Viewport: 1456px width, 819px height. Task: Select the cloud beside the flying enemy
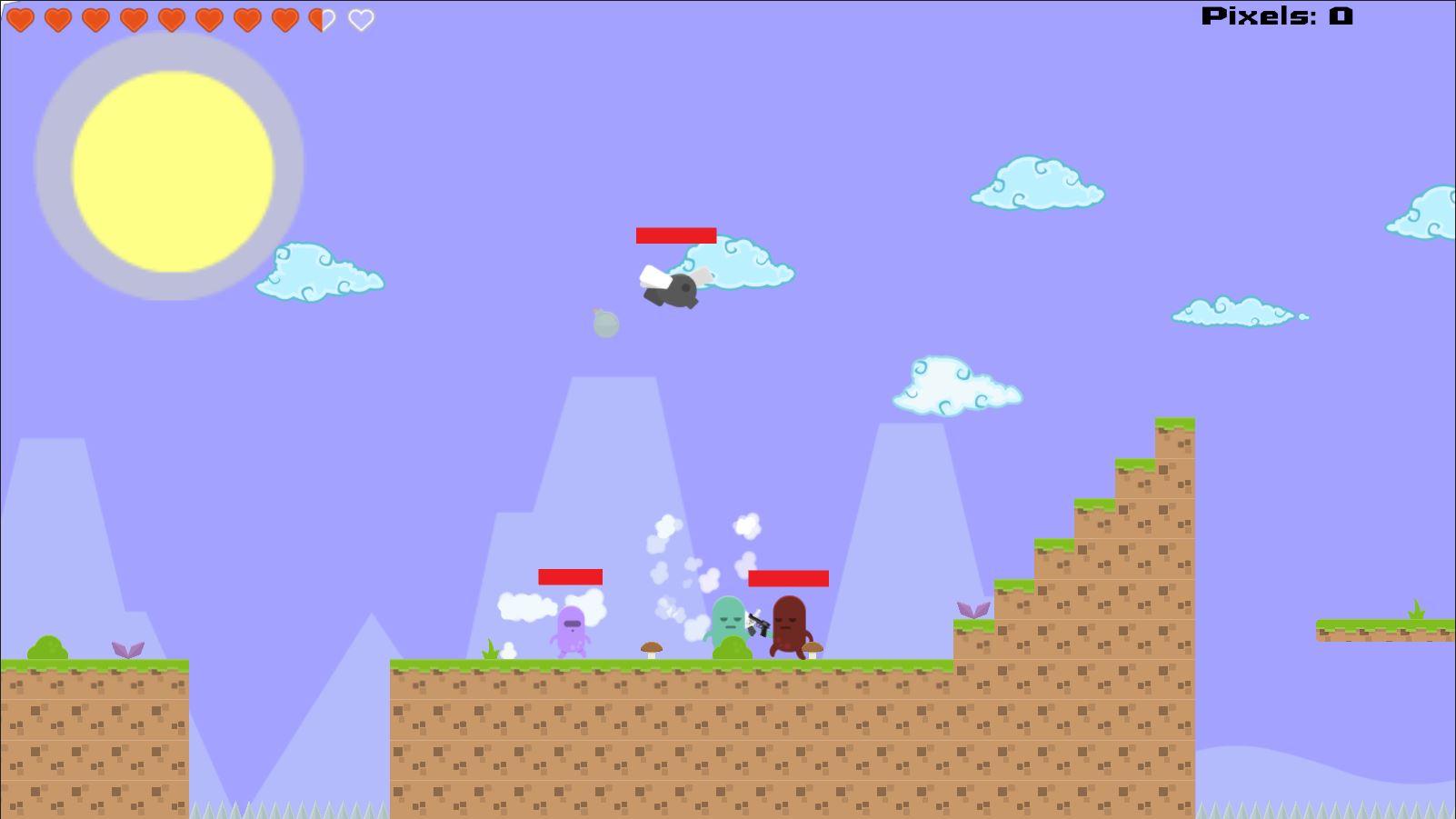pyautogui.click(x=747, y=264)
